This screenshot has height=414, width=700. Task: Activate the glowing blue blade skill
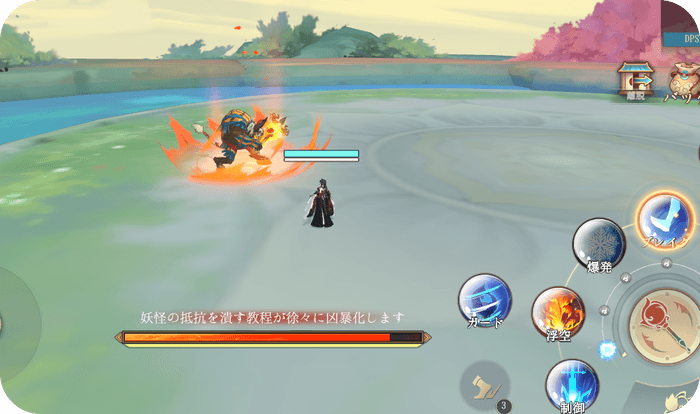click(664, 220)
